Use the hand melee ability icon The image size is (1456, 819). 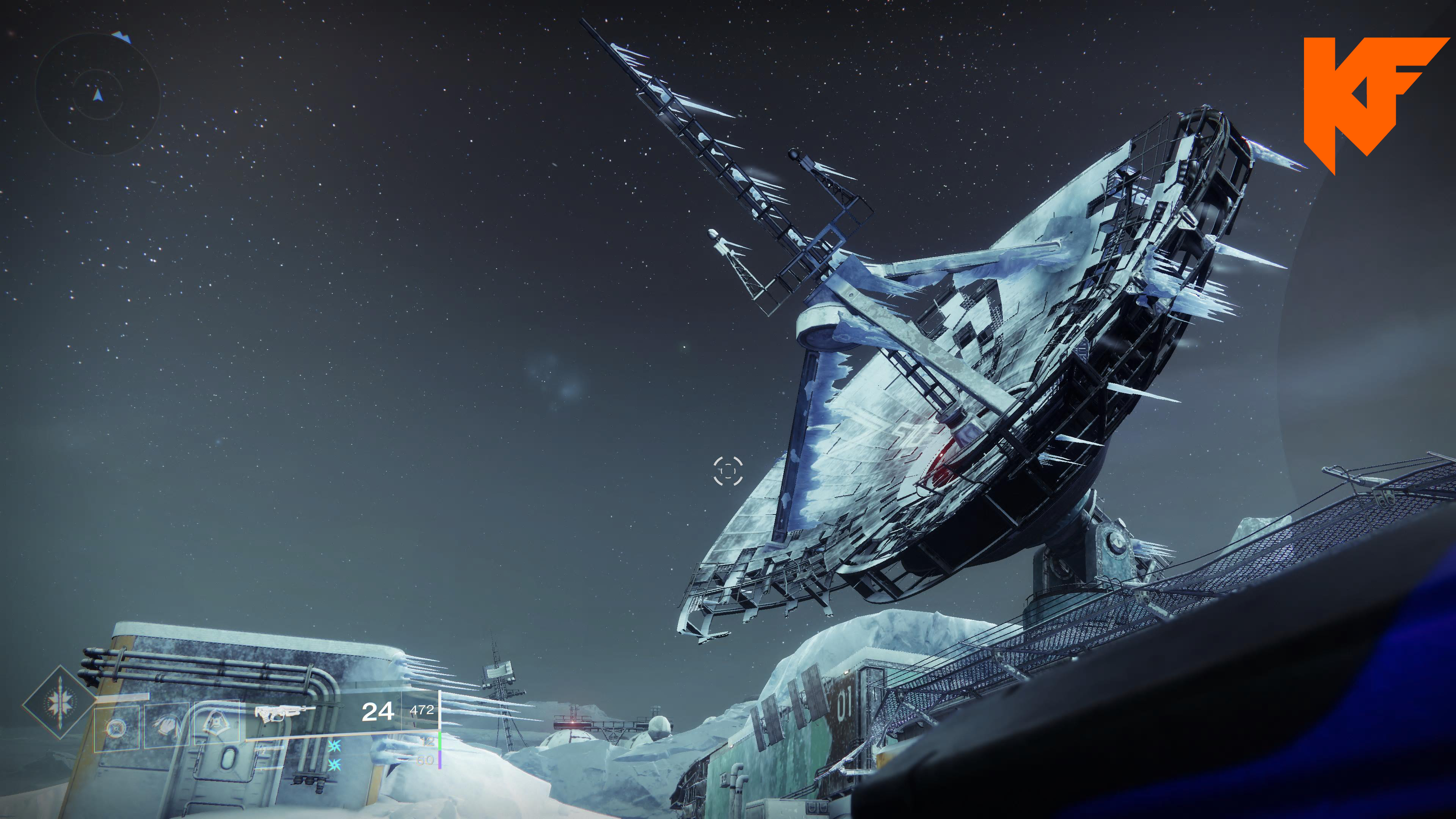[x=166, y=725]
